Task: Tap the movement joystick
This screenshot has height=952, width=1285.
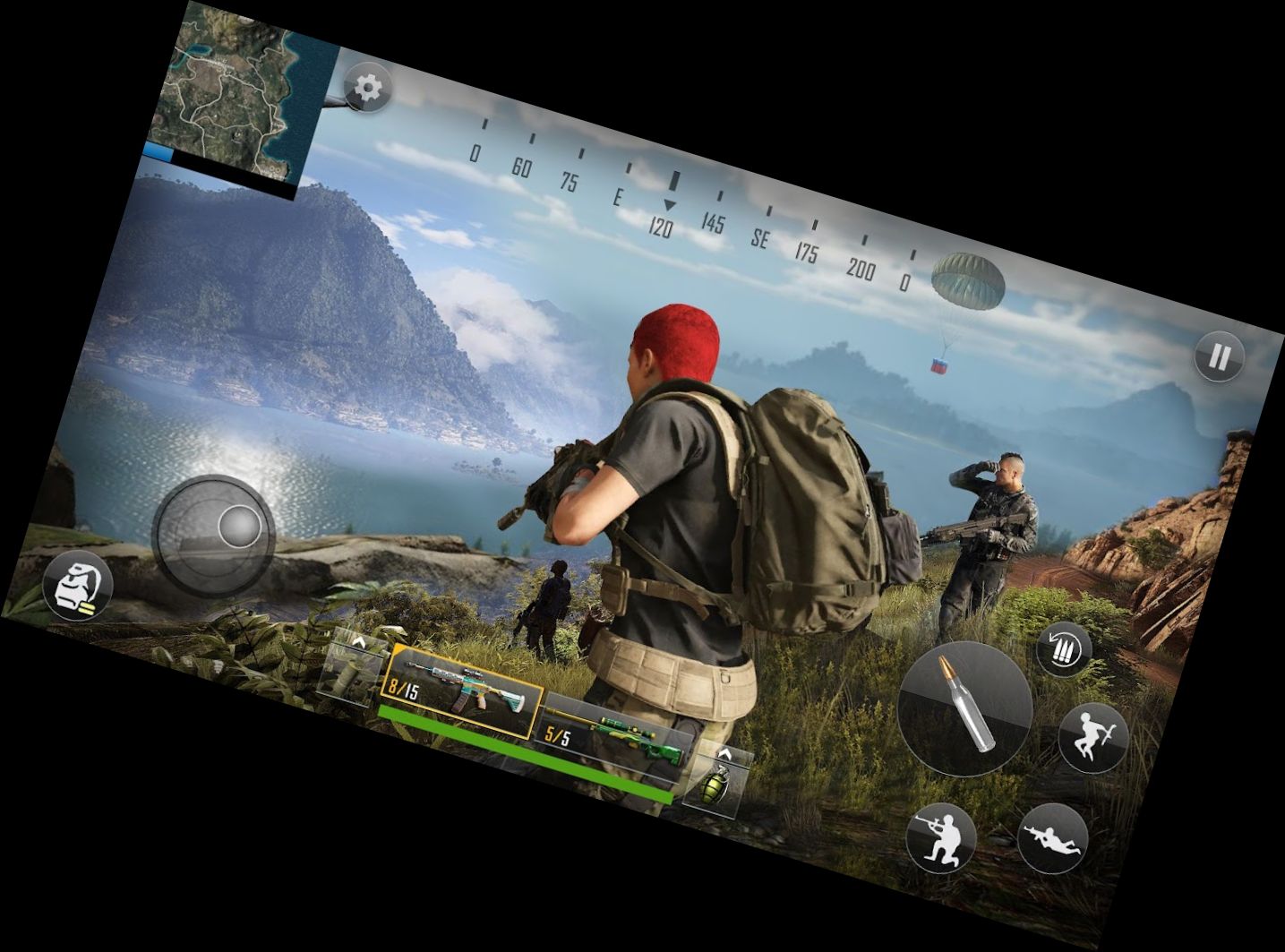Action: tap(215, 533)
